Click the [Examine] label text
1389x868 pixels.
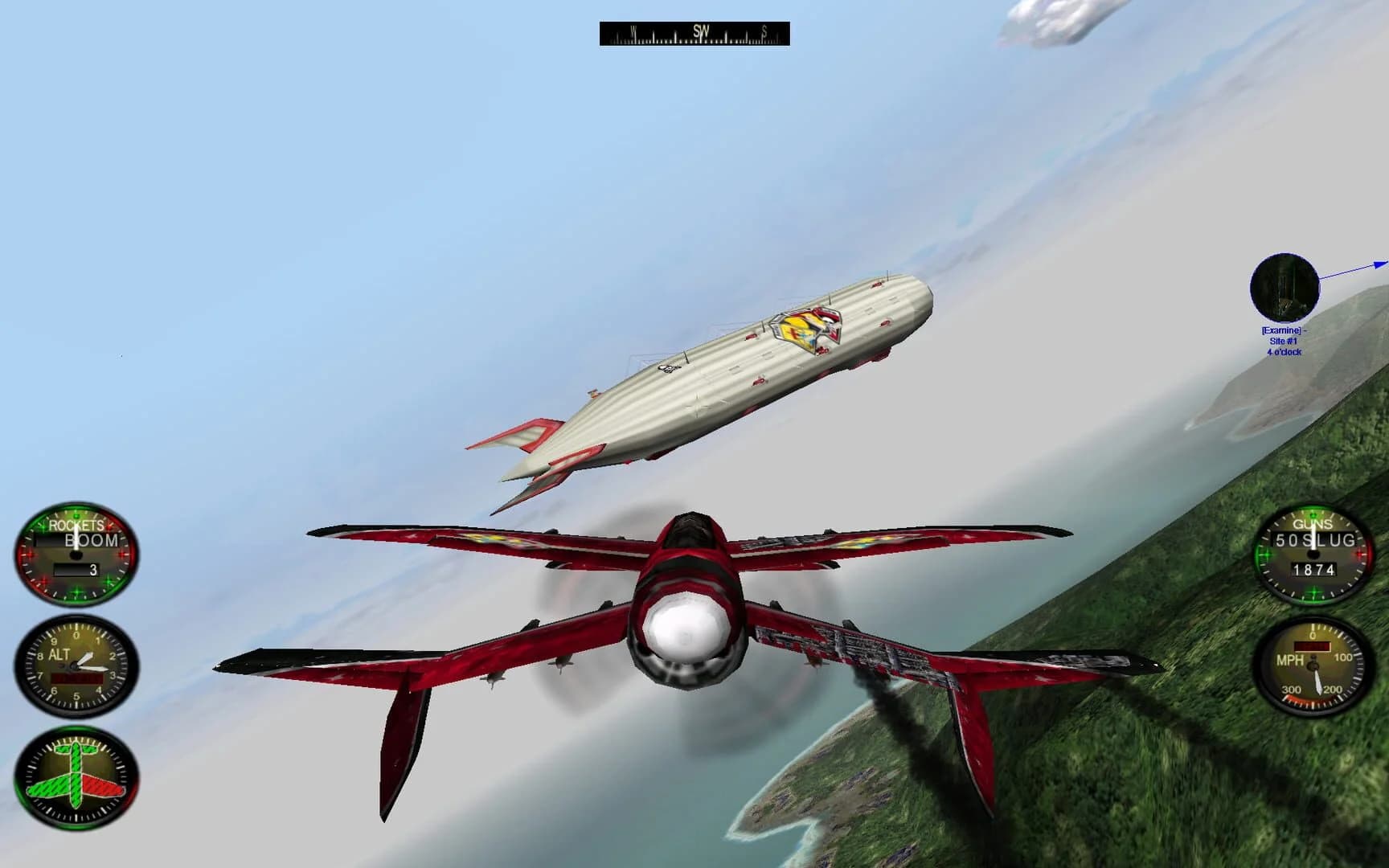click(1281, 330)
